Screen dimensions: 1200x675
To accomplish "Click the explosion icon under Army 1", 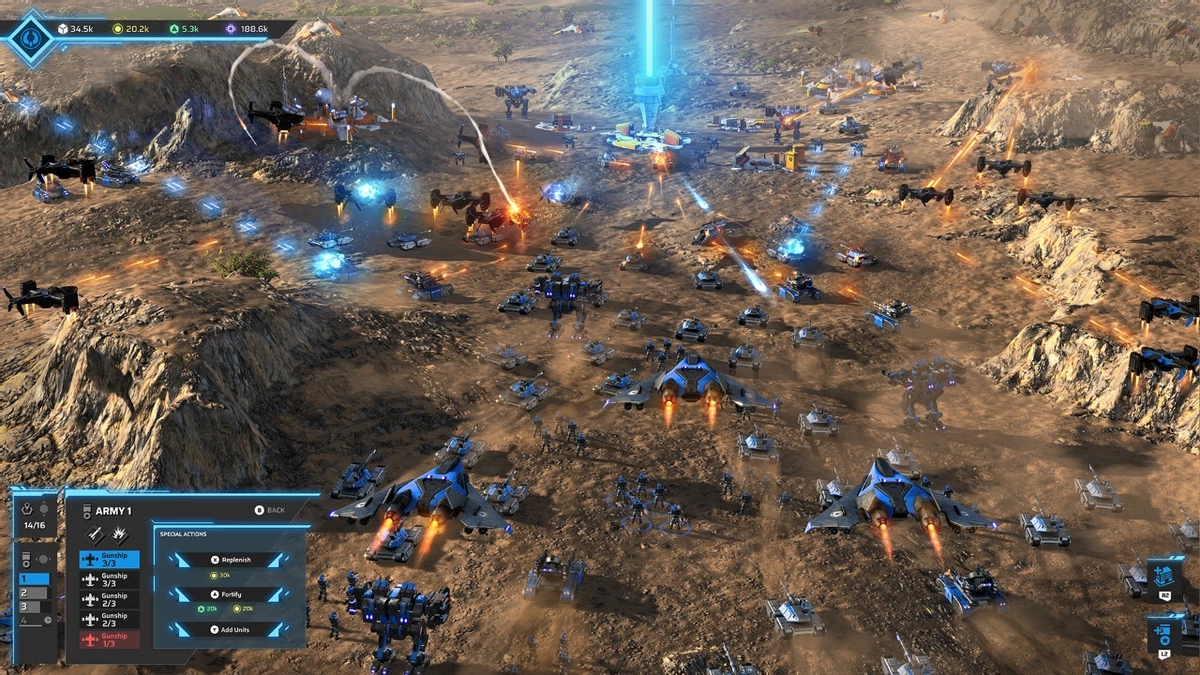I will tap(118, 534).
